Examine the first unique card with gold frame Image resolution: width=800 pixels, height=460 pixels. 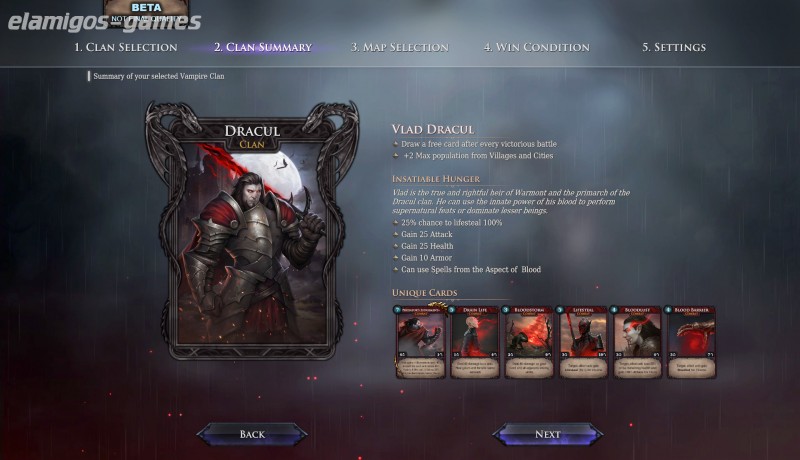click(421, 342)
